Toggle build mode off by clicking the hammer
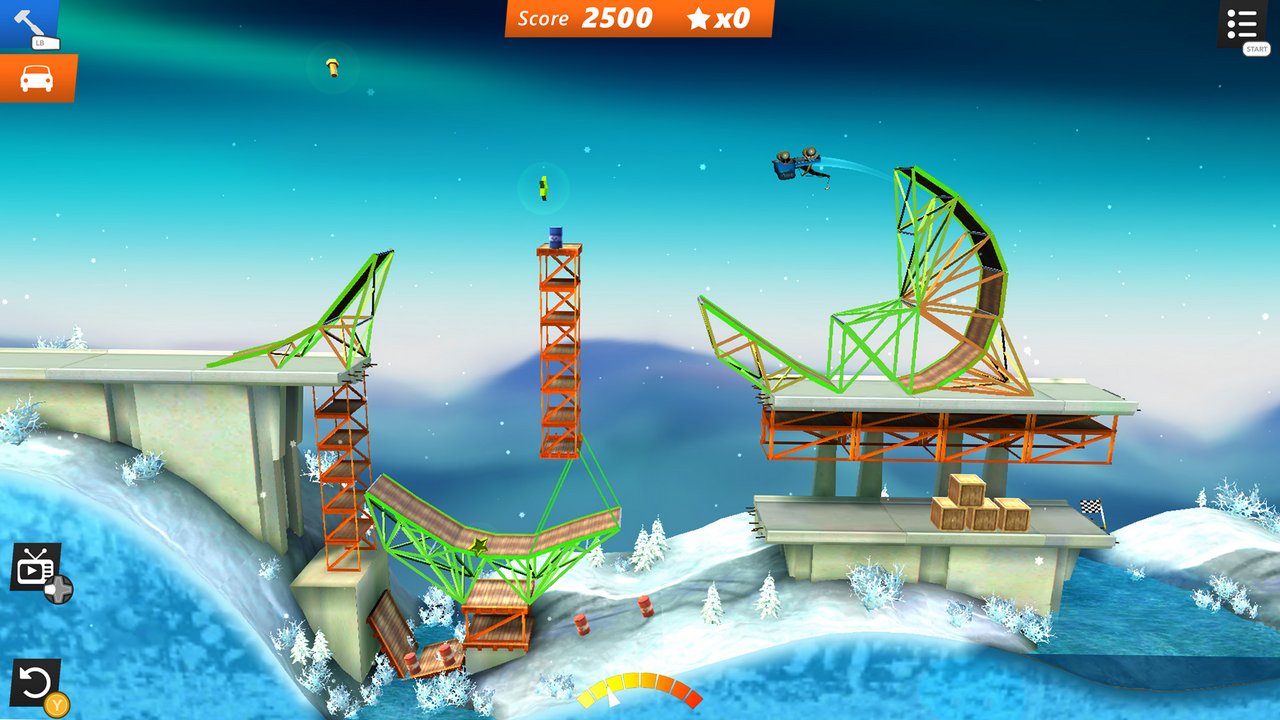 coord(30,20)
